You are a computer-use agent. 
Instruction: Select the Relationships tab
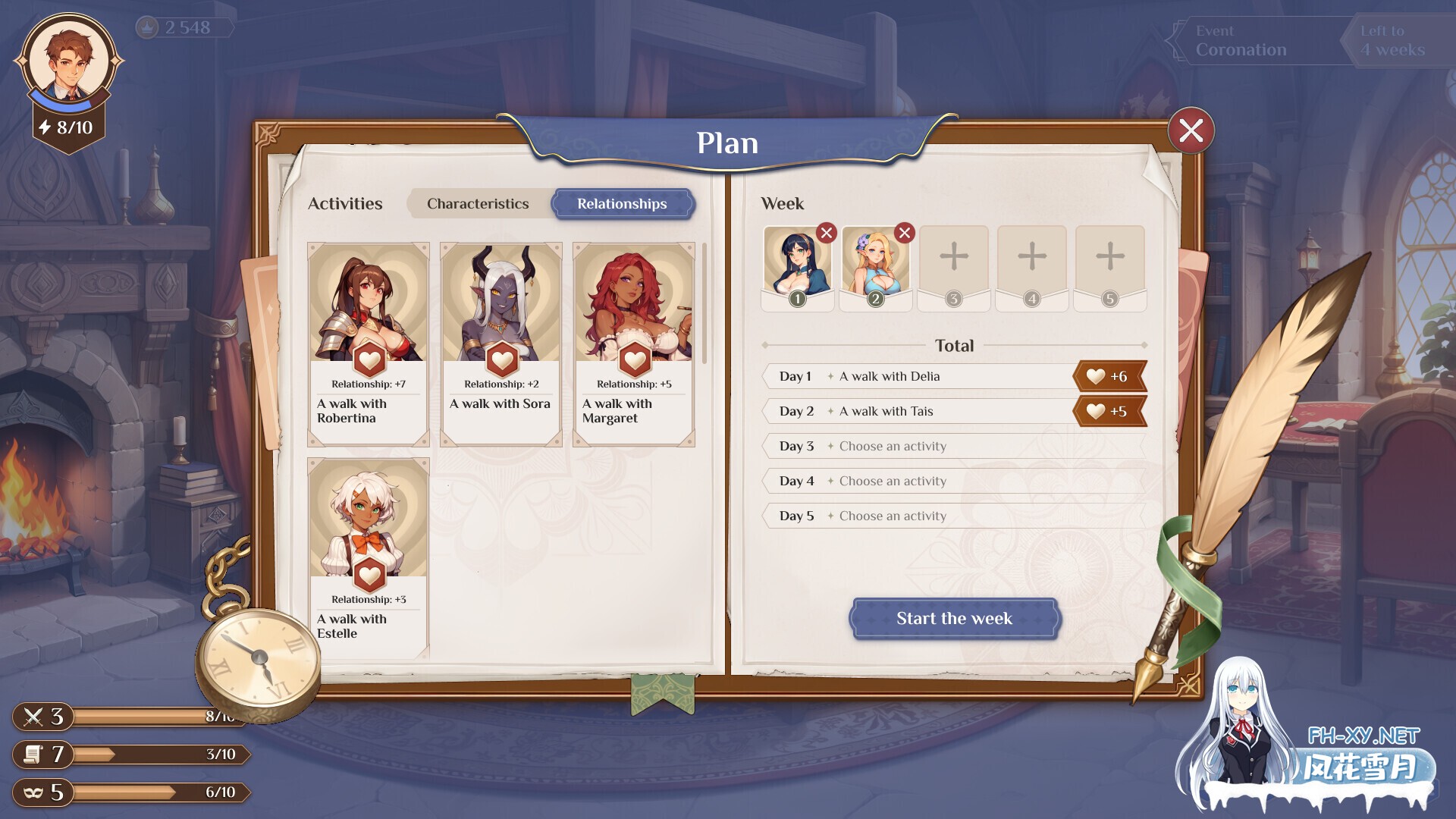(622, 203)
